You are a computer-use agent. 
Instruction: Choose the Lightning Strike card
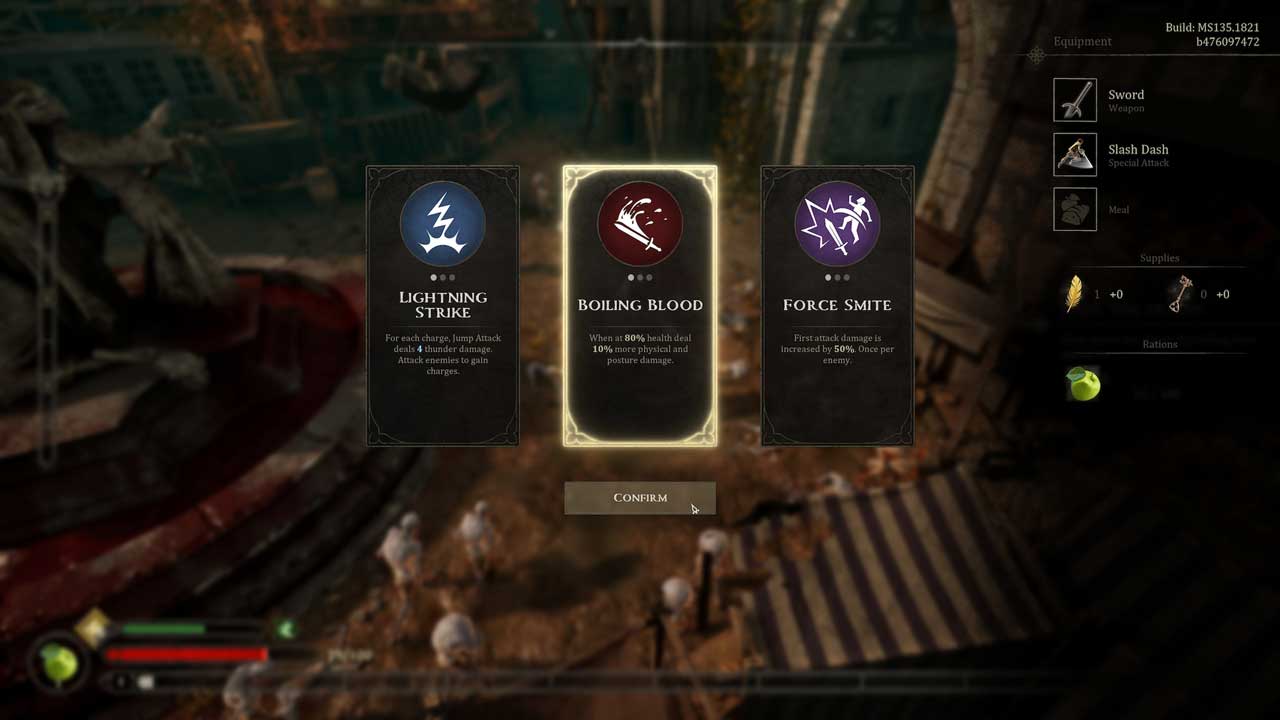(x=443, y=305)
